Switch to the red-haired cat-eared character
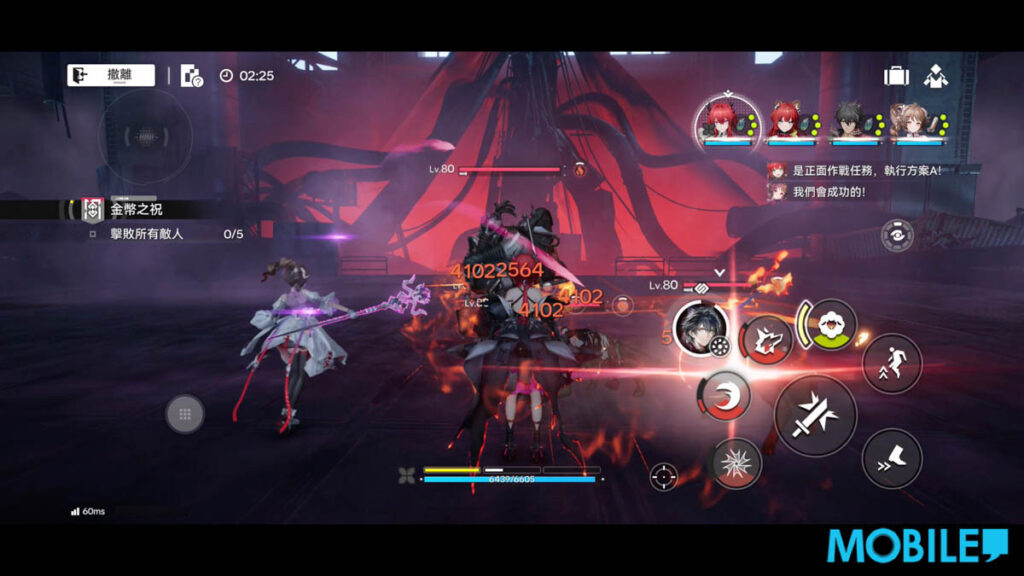Image resolution: width=1024 pixels, height=576 pixels. click(783, 122)
